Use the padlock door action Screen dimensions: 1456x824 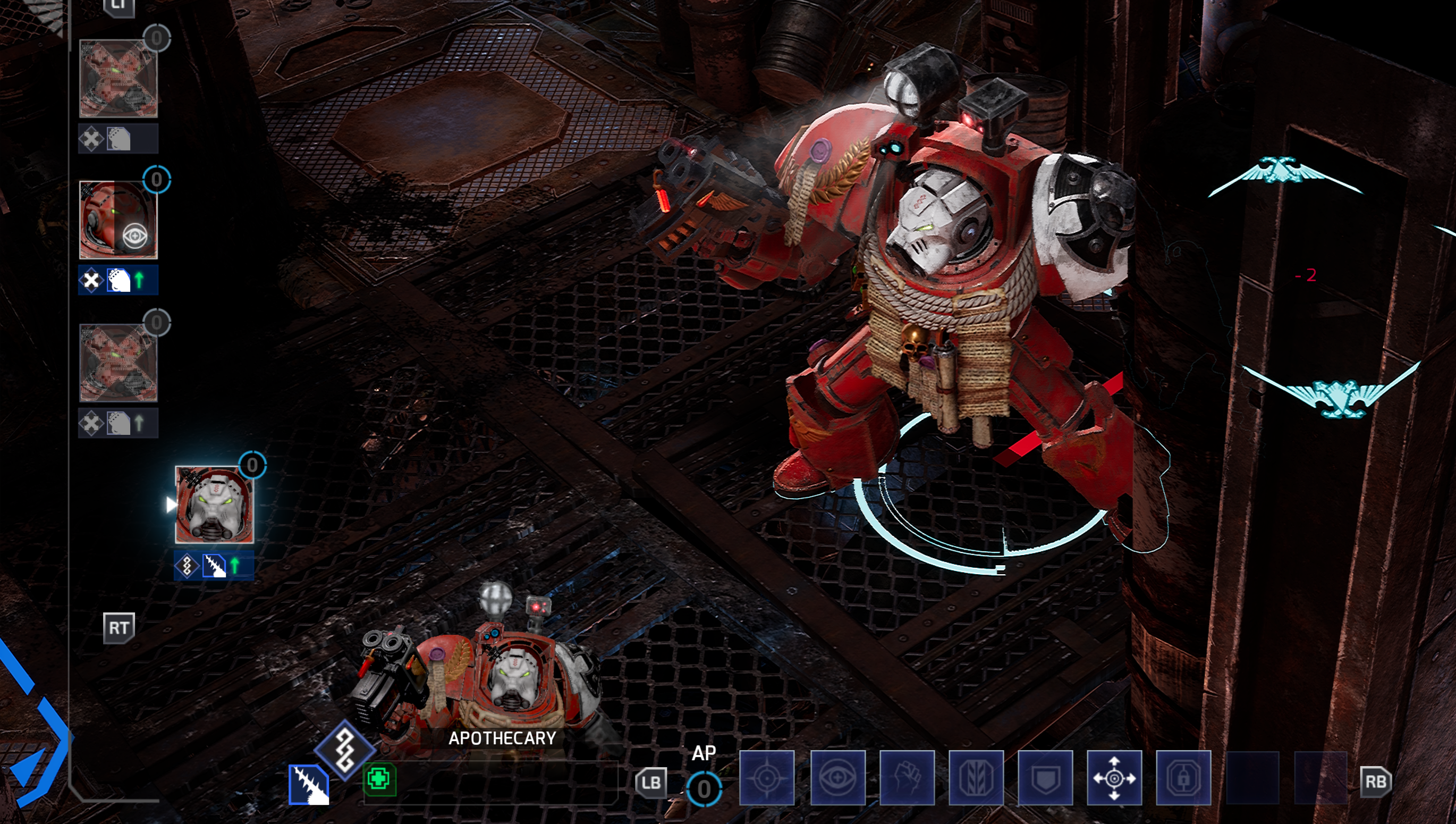[1183, 778]
